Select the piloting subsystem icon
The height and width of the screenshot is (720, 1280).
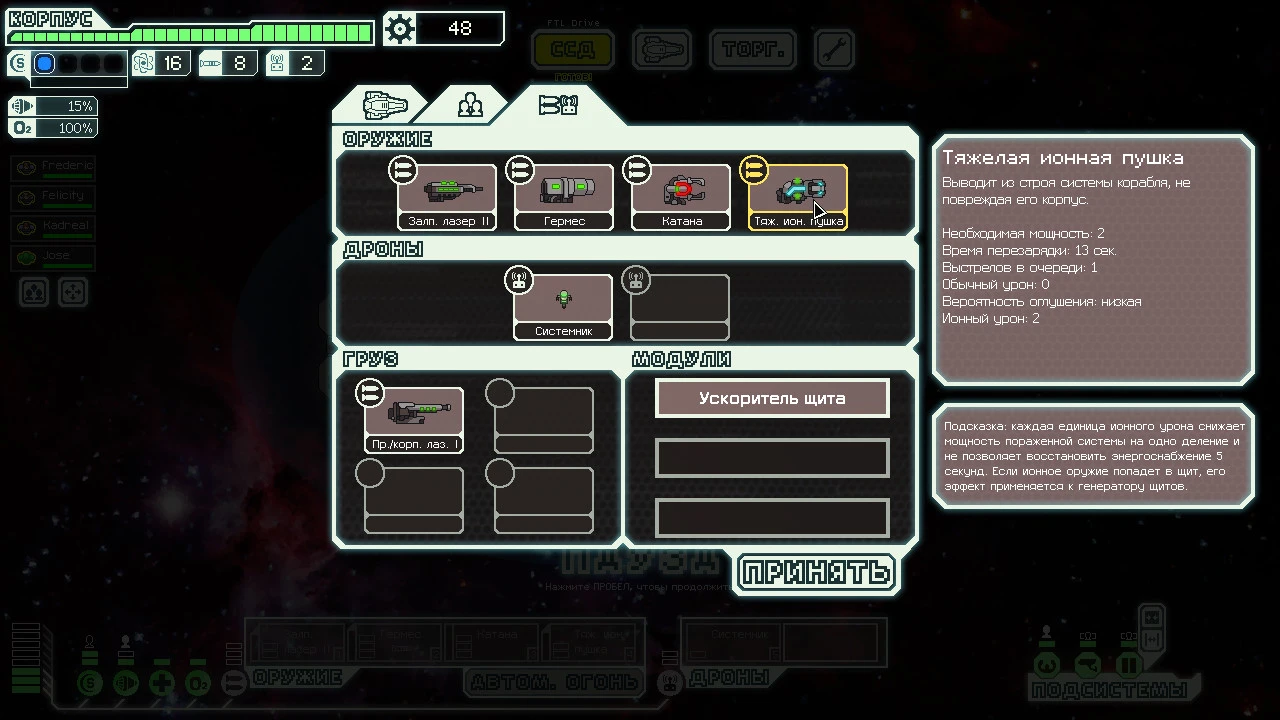click(1046, 665)
